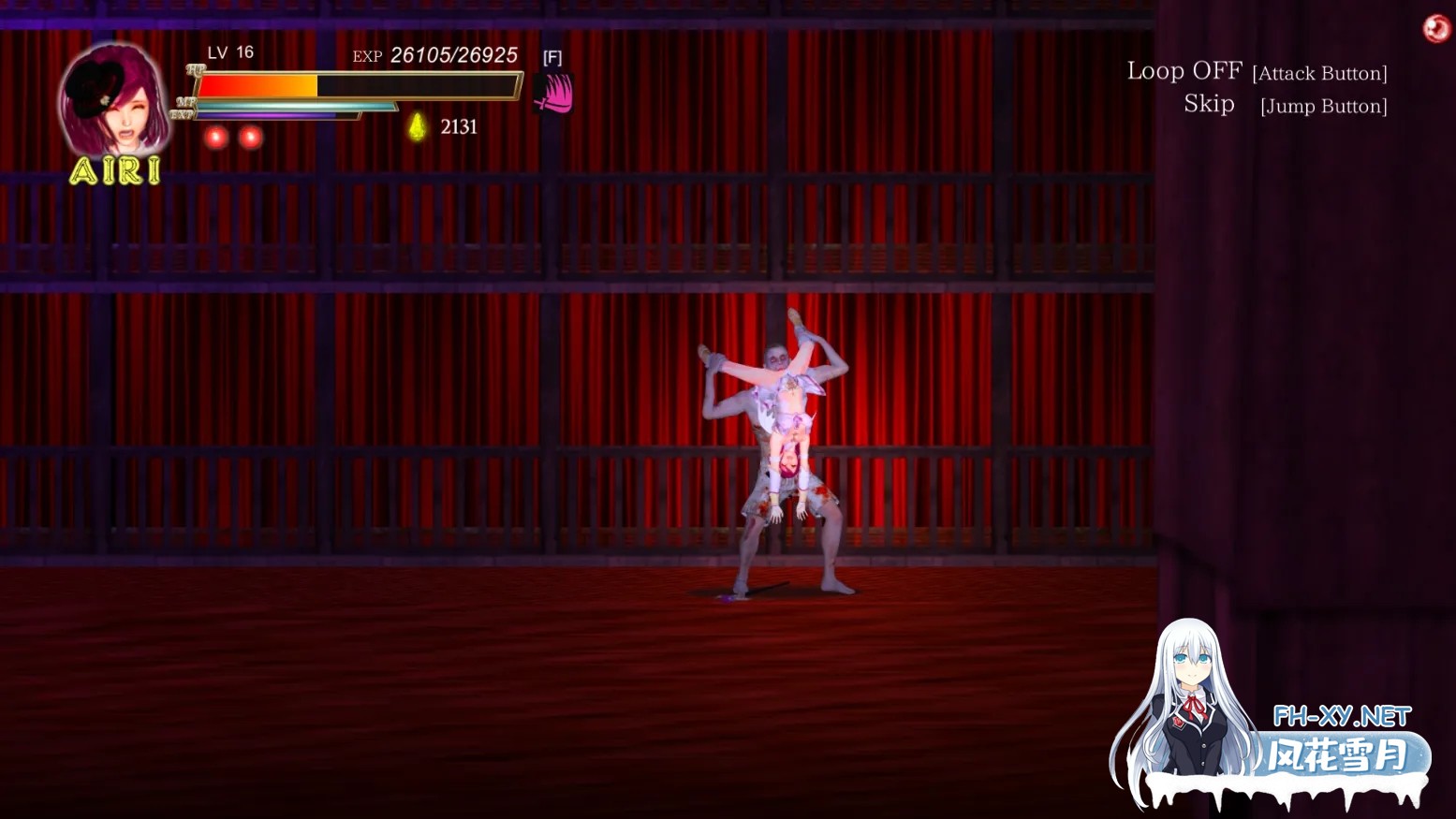Click the LV 16 level indicator
The height and width of the screenshot is (819, 1456).
tap(228, 52)
